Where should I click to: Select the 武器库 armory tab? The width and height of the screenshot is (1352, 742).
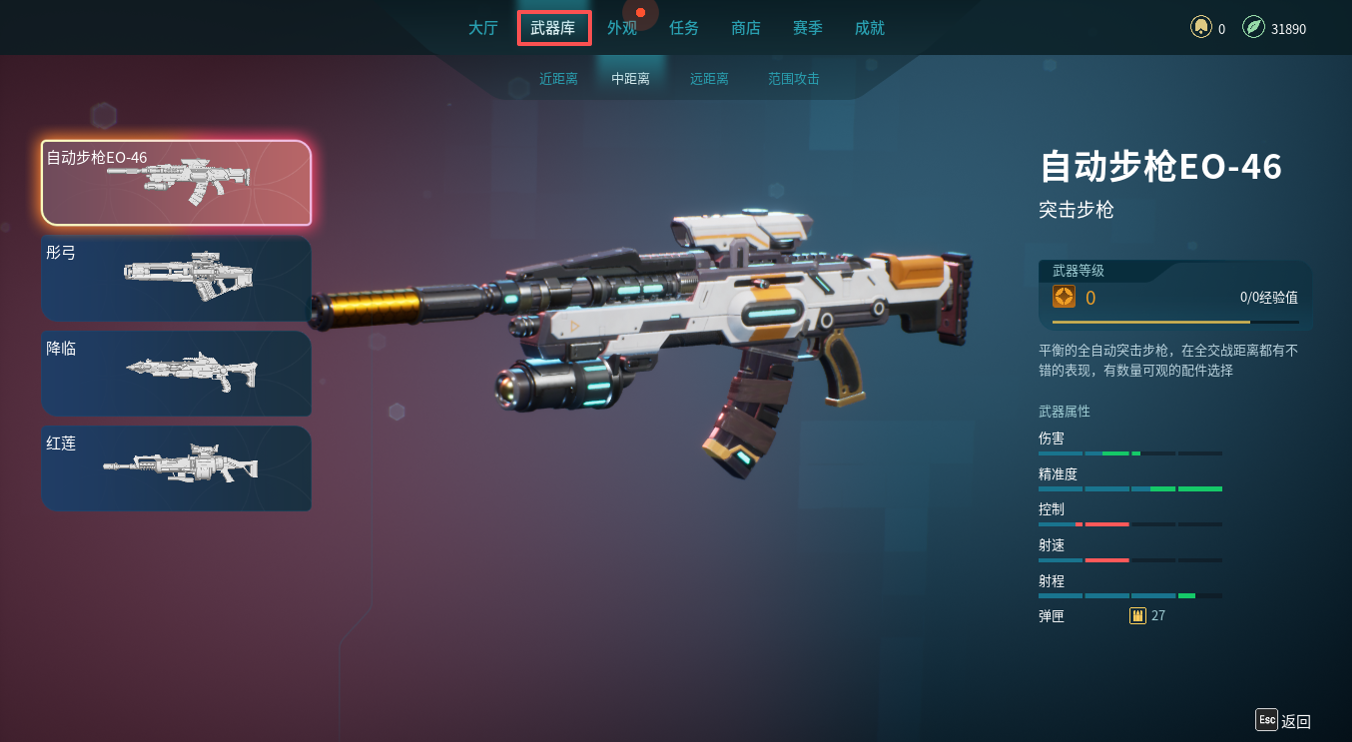(x=553, y=28)
